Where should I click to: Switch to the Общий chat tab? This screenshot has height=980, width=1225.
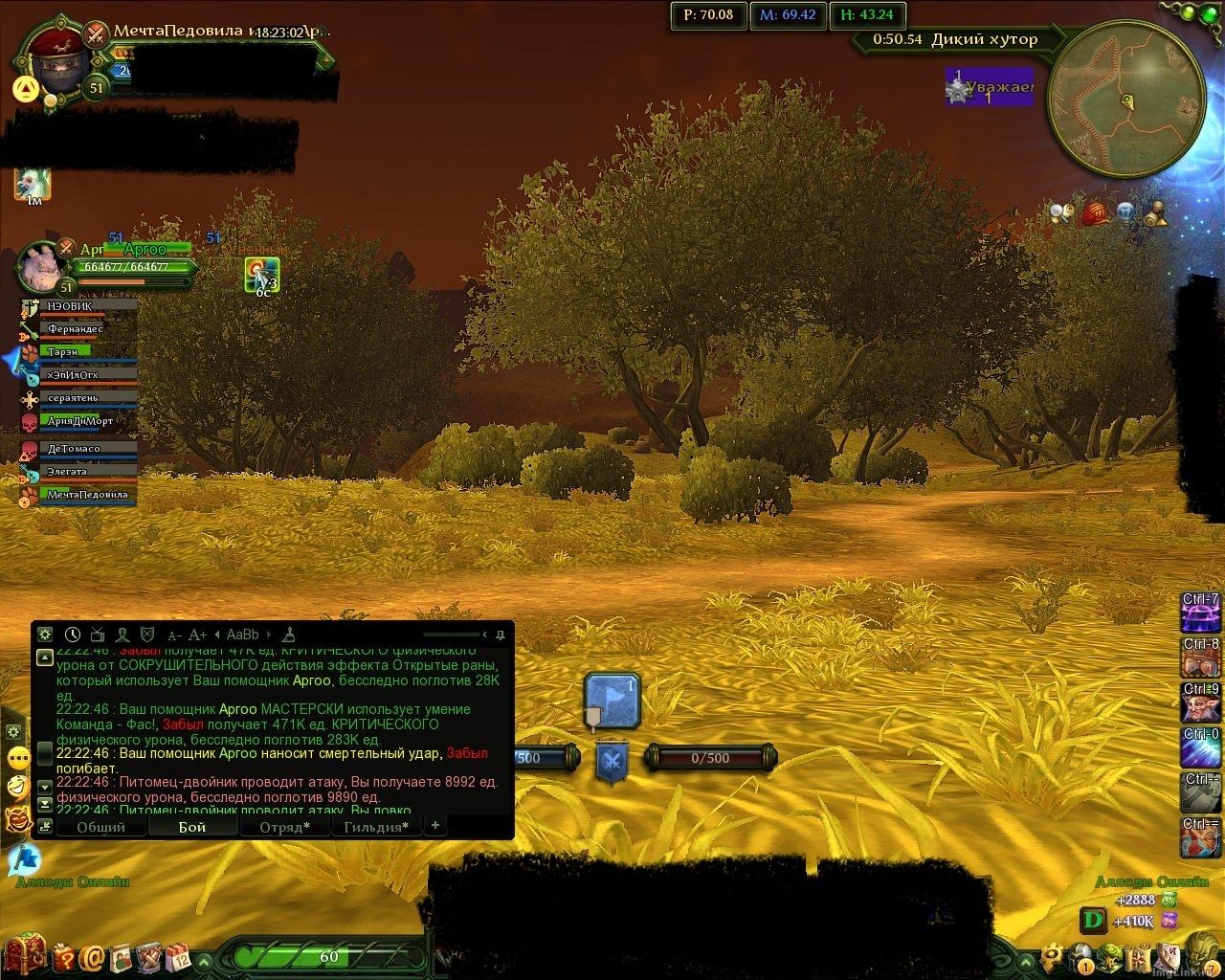tap(101, 827)
